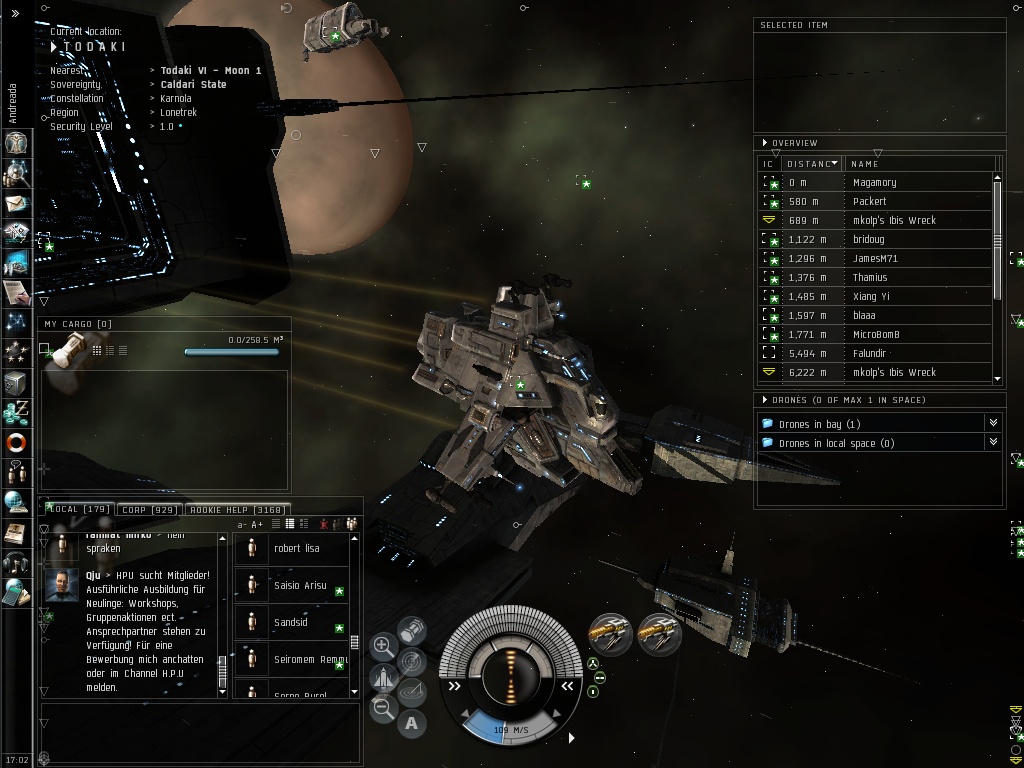
Task: Open the mail envelope icon
Action: coord(16,203)
